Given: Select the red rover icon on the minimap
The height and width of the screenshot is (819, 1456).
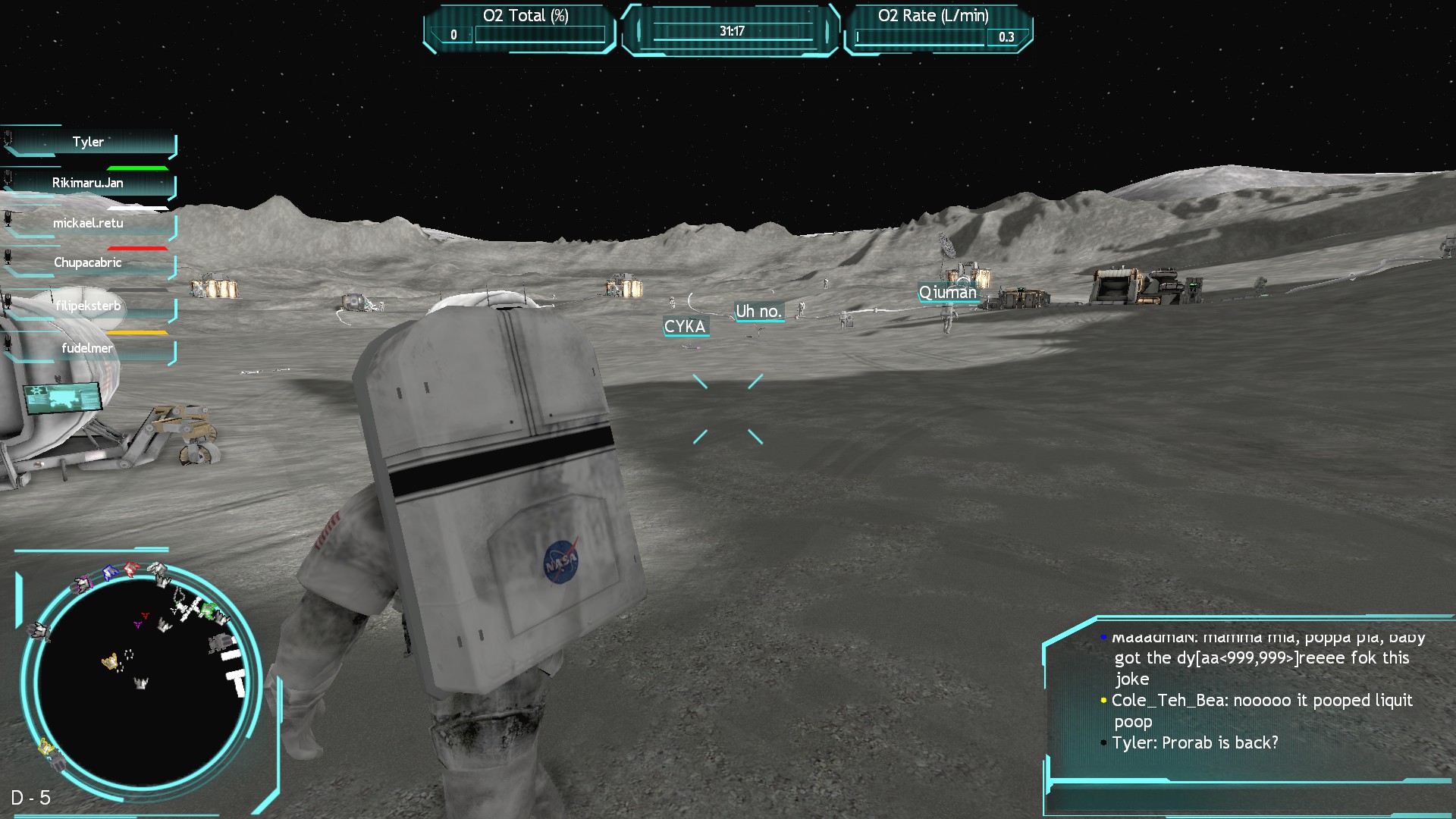Looking at the screenshot, I should point(130,567).
